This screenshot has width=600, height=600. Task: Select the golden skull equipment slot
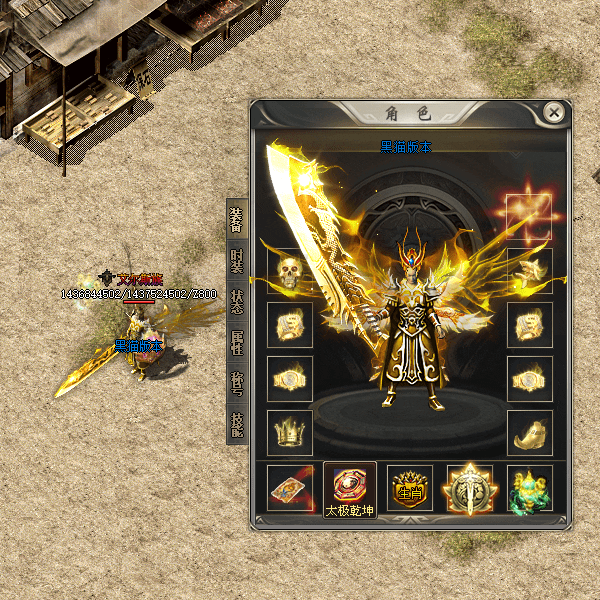click(x=290, y=271)
